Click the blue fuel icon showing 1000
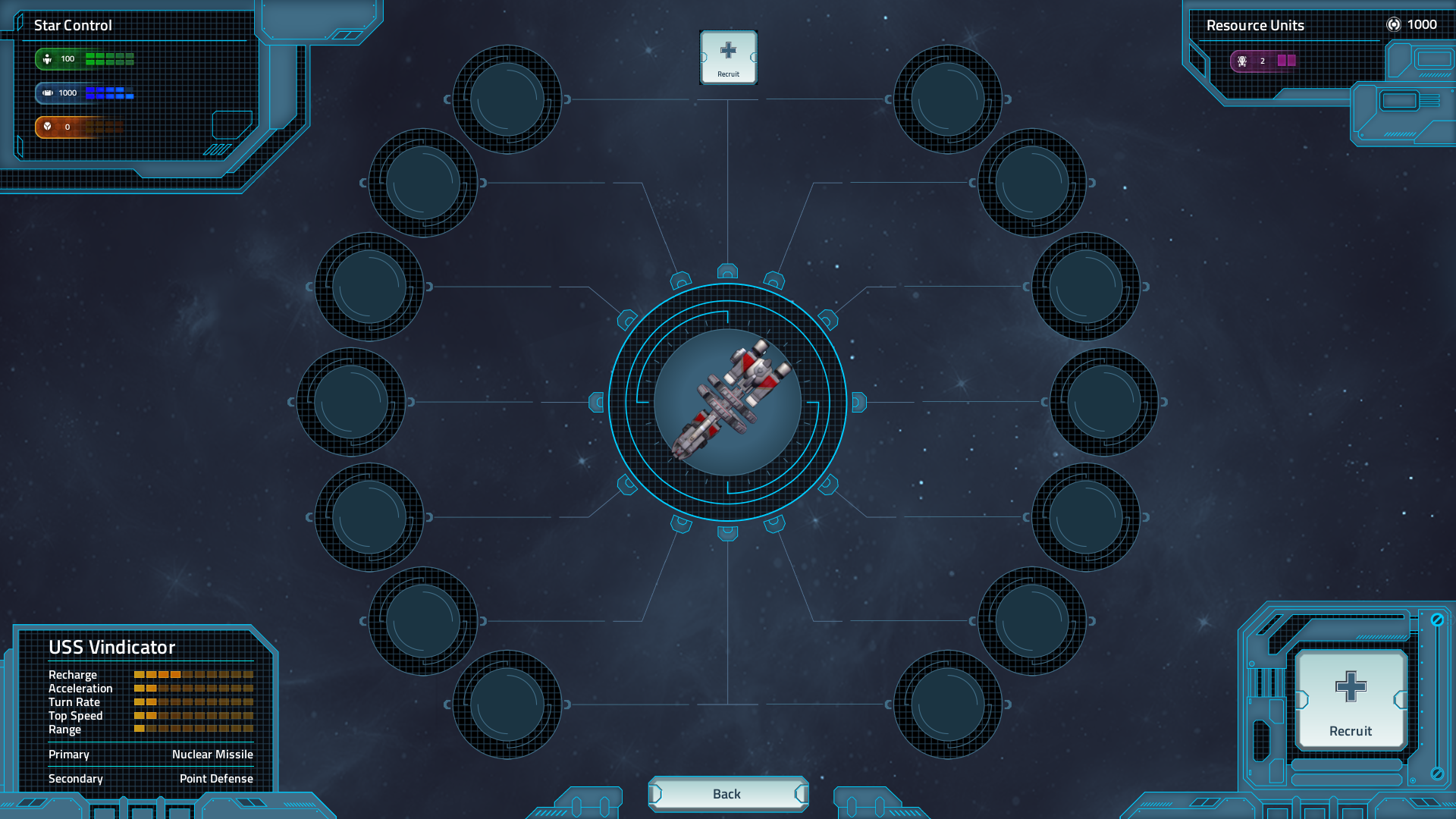 [47, 93]
